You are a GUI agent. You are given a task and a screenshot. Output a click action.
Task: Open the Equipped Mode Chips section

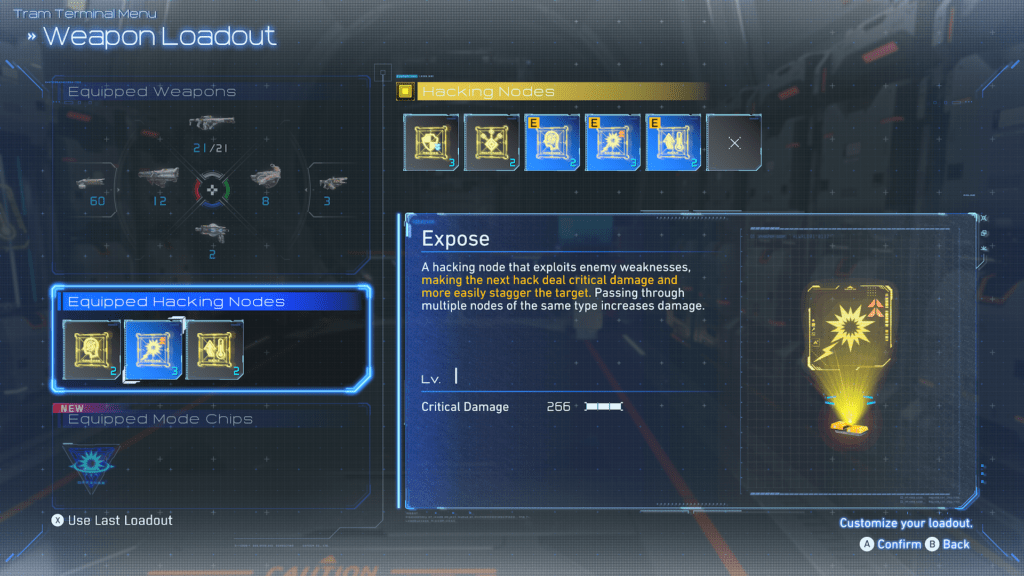tap(159, 419)
